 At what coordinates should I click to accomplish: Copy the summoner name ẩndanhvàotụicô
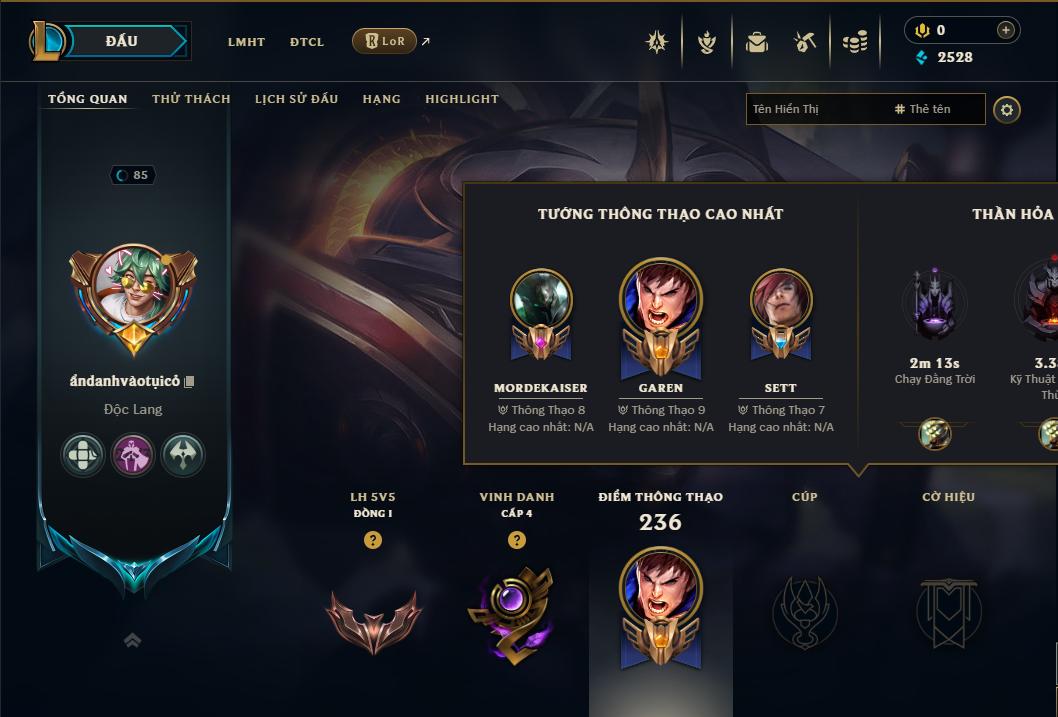click(189, 382)
